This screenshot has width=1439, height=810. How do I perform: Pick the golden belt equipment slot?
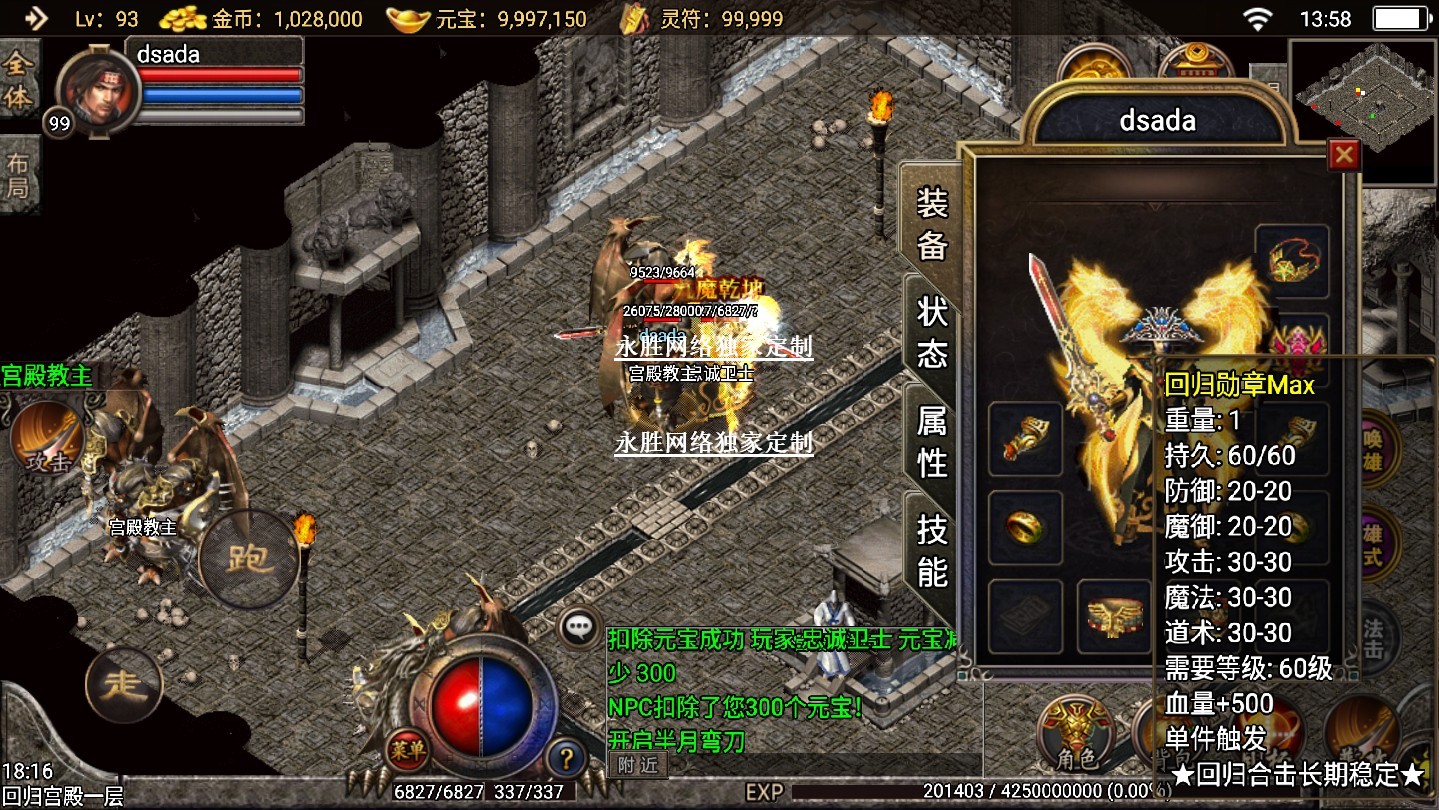tap(1113, 615)
